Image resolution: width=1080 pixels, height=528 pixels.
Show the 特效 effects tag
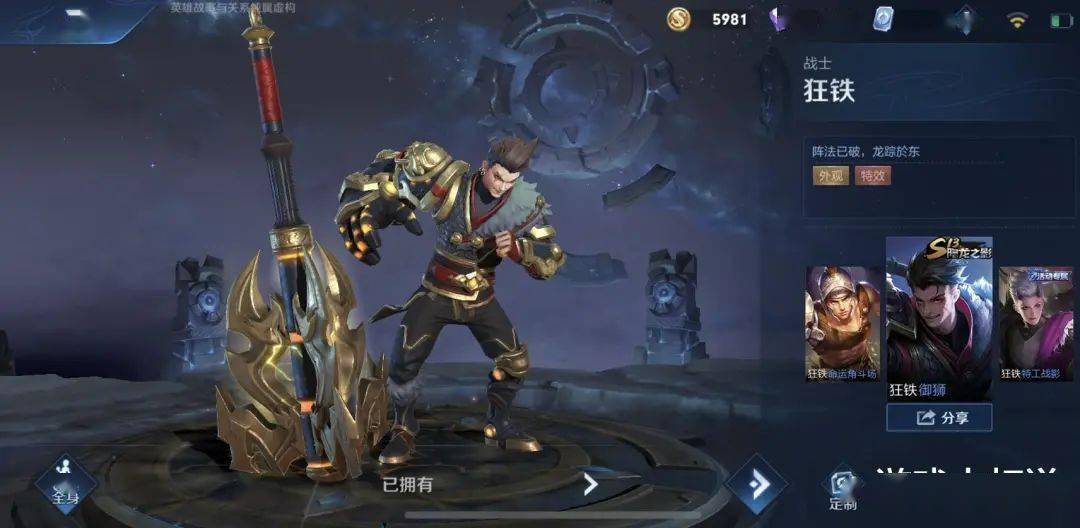pyautogui.click(x=873, y=176)
